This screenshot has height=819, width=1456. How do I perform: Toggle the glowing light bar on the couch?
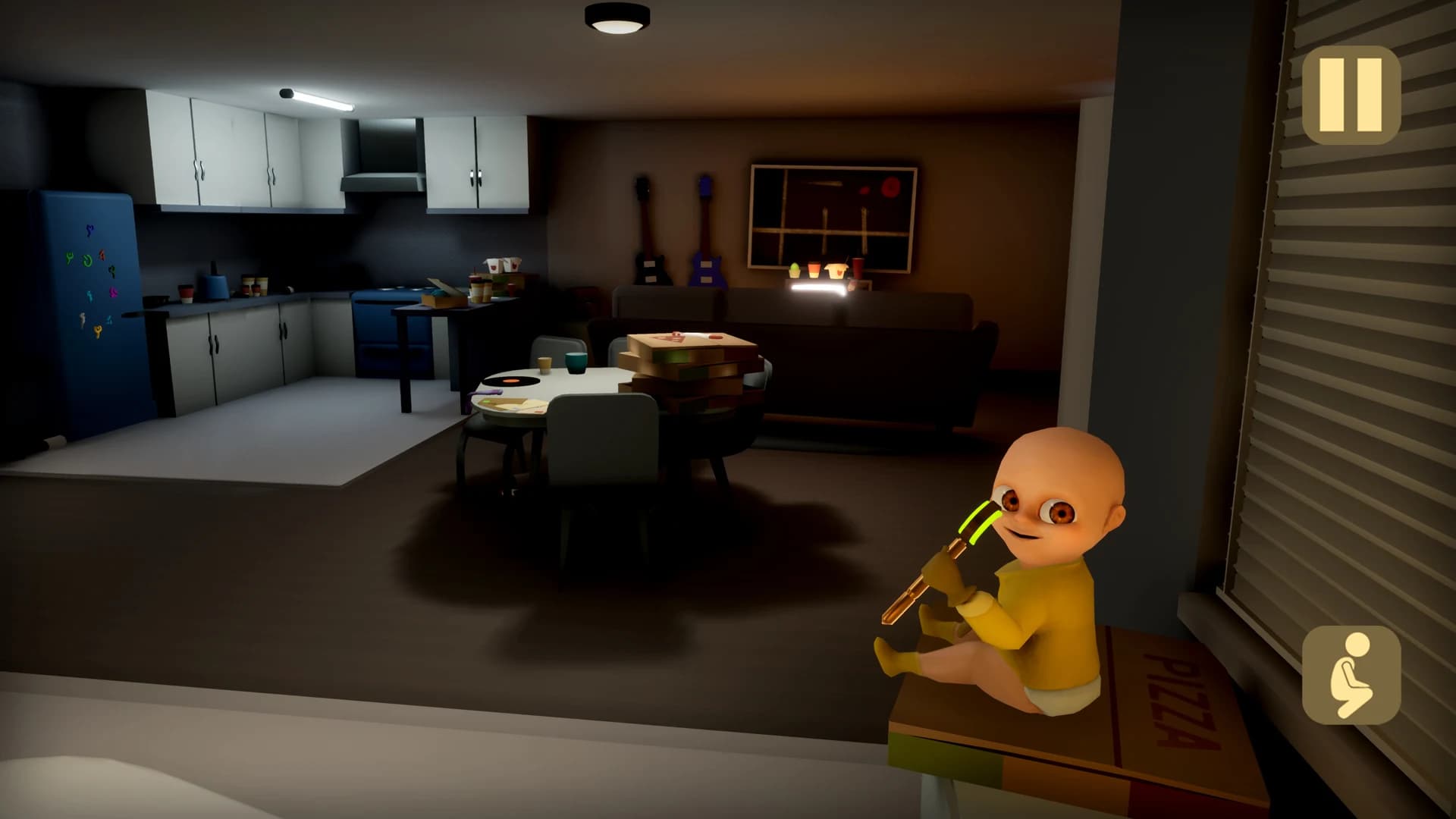819,288
